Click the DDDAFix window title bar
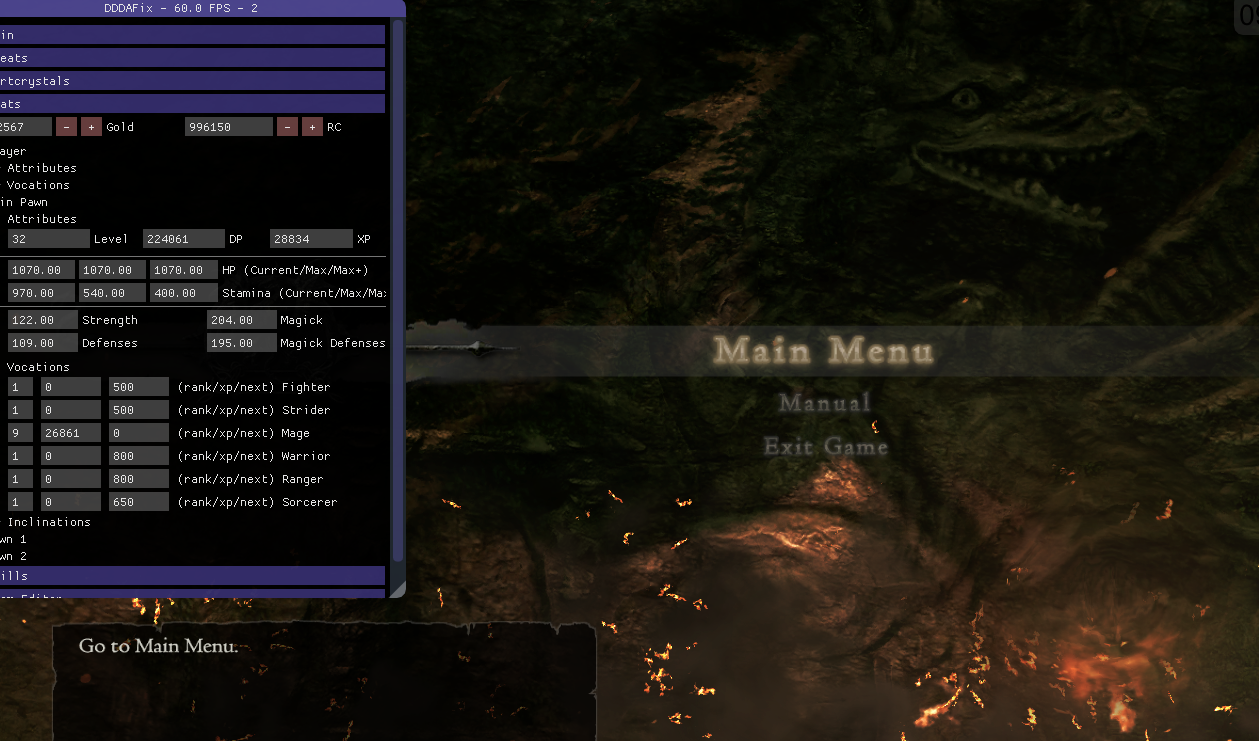Screen dimensions: 1259x741 pos(200,9)
